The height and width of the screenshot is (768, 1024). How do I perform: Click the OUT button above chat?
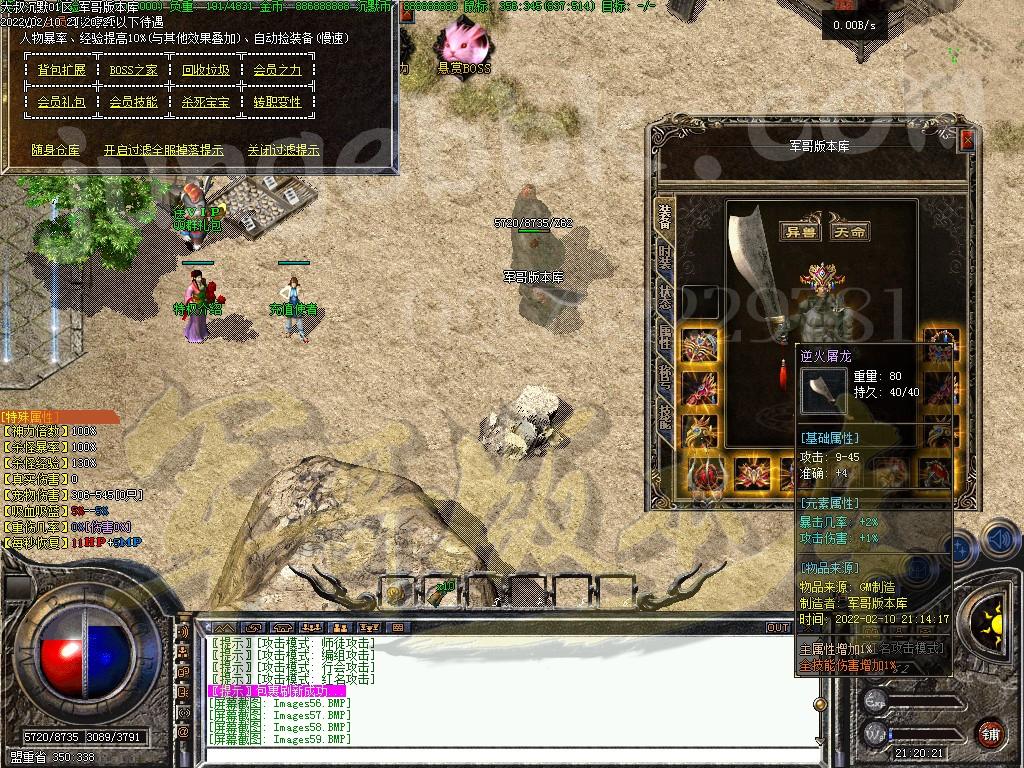tap(778, 627)
